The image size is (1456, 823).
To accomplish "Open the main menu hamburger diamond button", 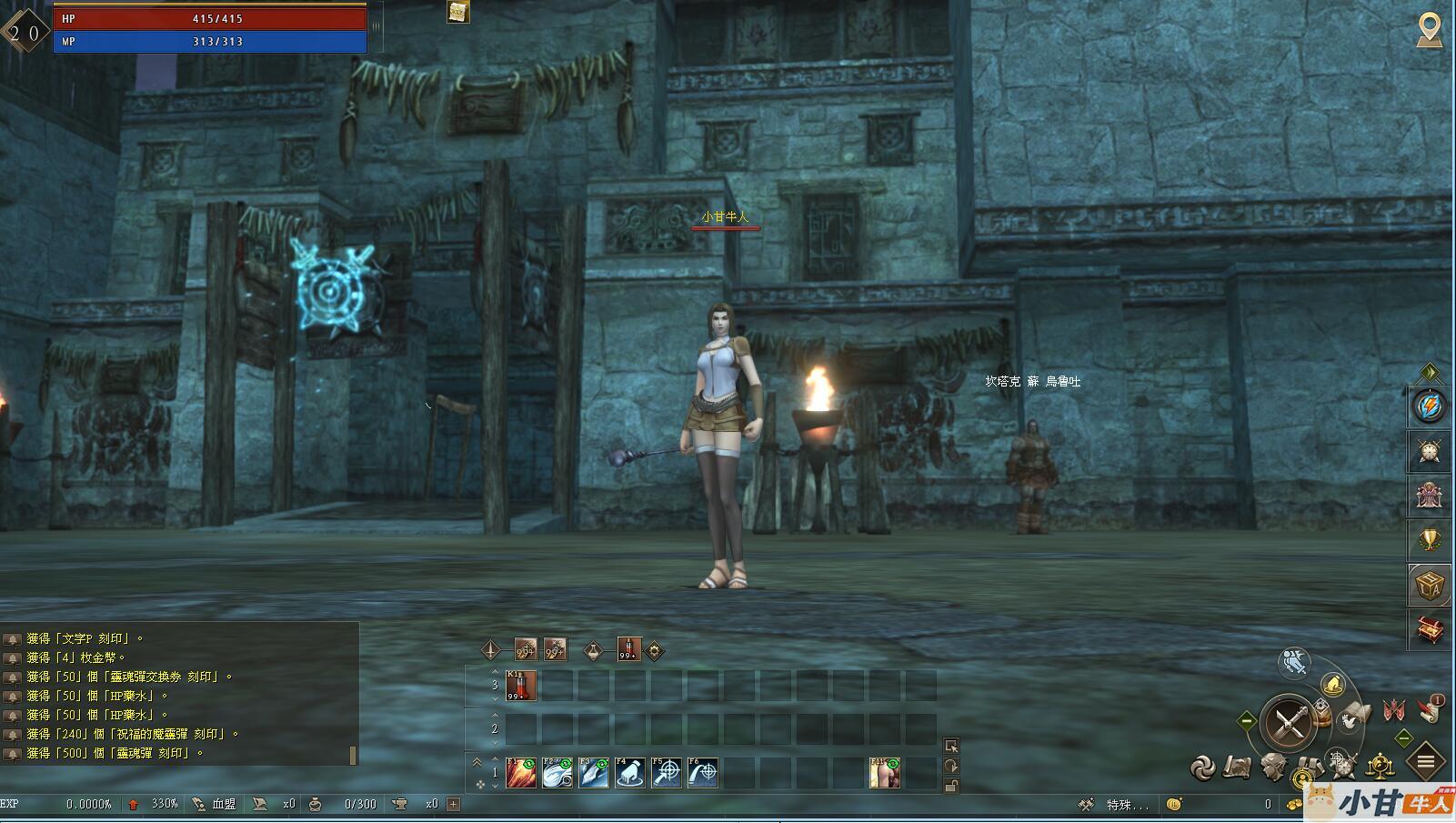I will click(x=1426, y=761).
